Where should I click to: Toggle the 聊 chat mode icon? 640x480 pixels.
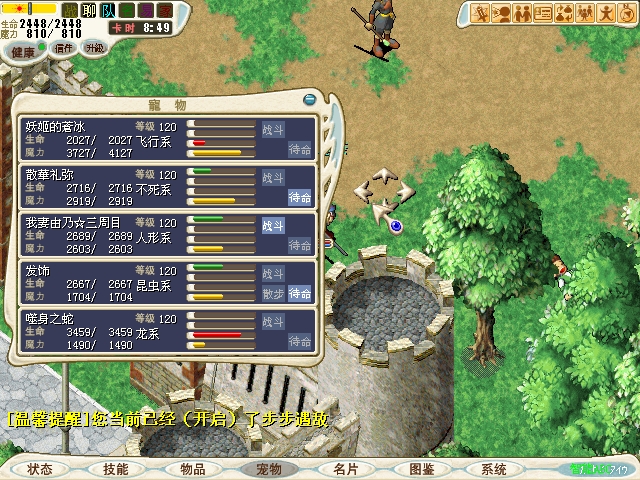click(91, 10)
